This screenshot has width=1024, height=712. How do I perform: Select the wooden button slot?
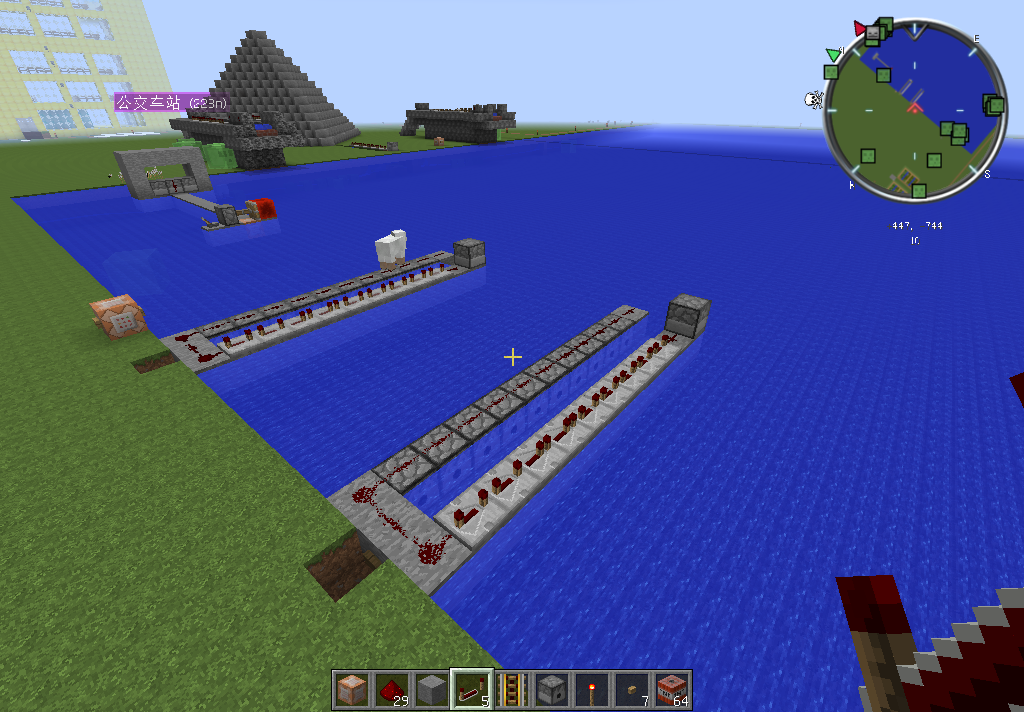(x=632, y=689)
